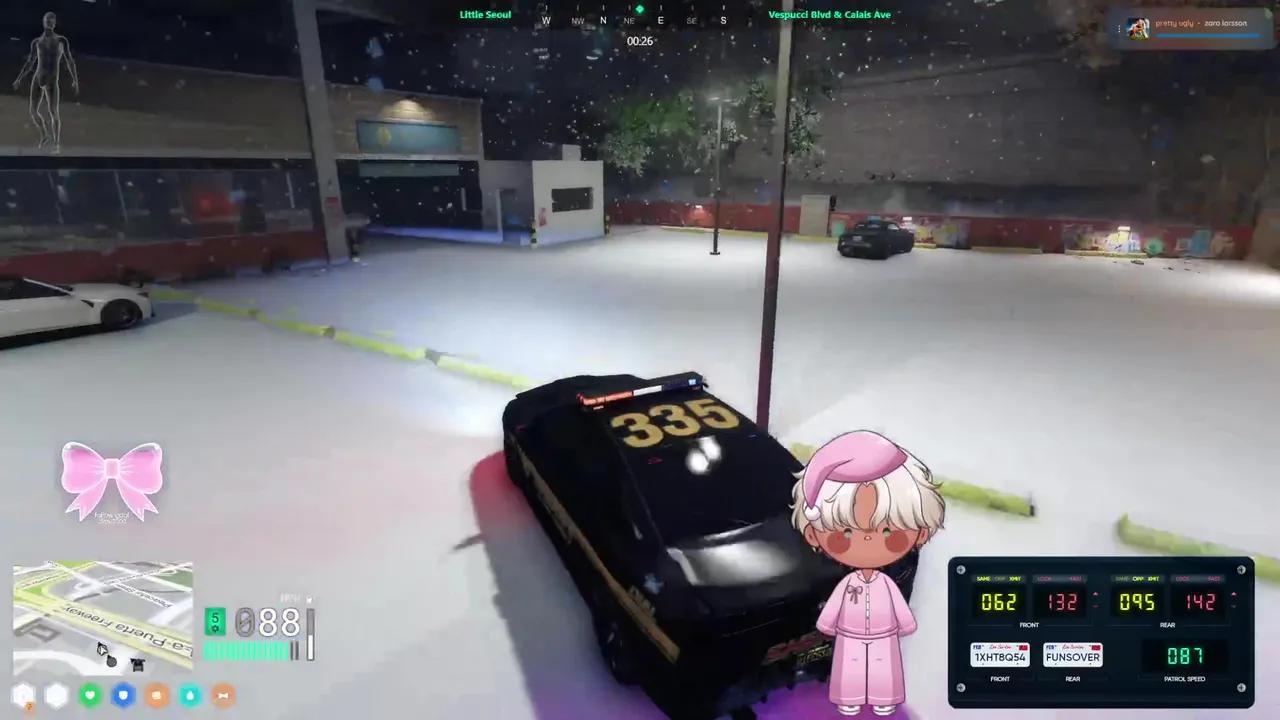This screenshot has height=720, width=1280.
Task: Select the teal water drop icon
Action: [189, 695]
